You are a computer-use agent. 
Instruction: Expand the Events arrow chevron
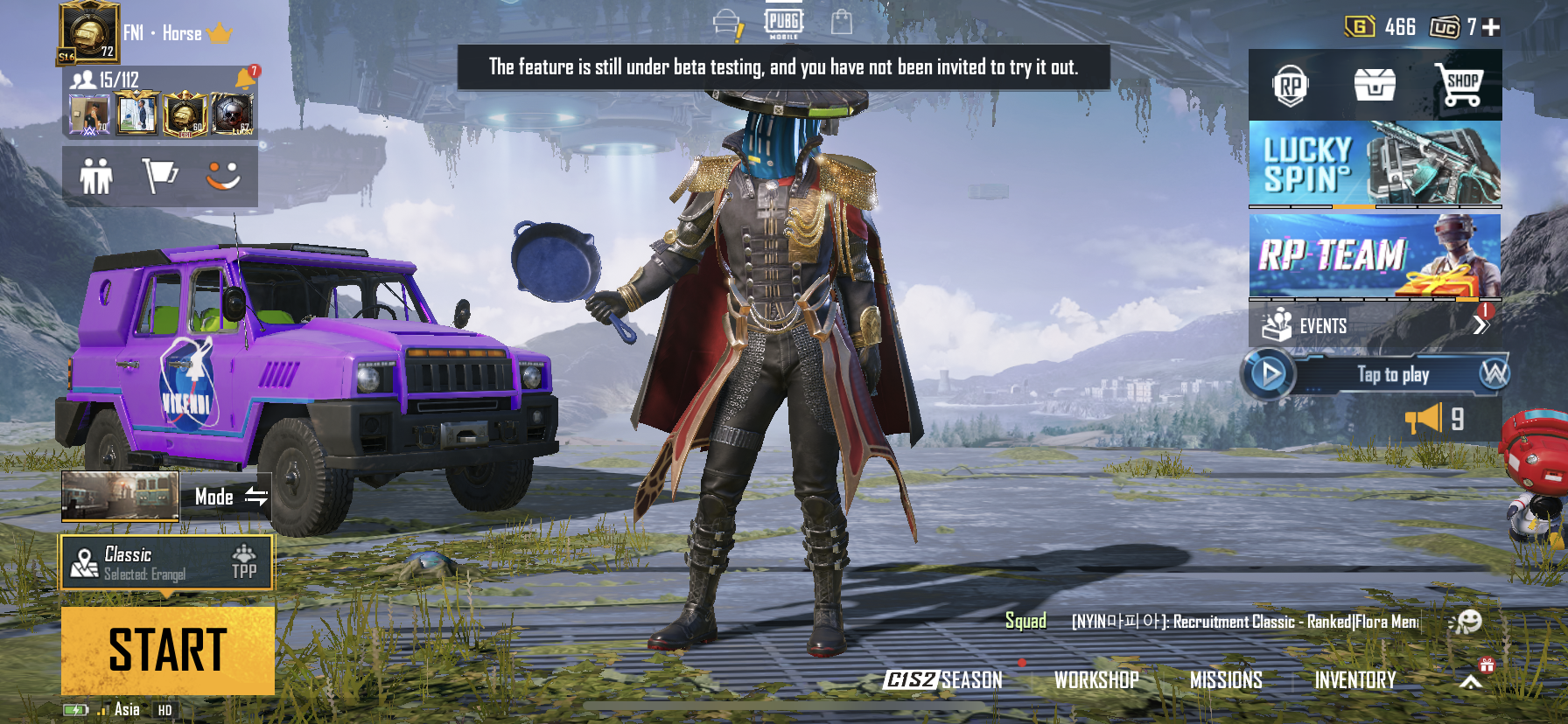(x=1483, y=324)
